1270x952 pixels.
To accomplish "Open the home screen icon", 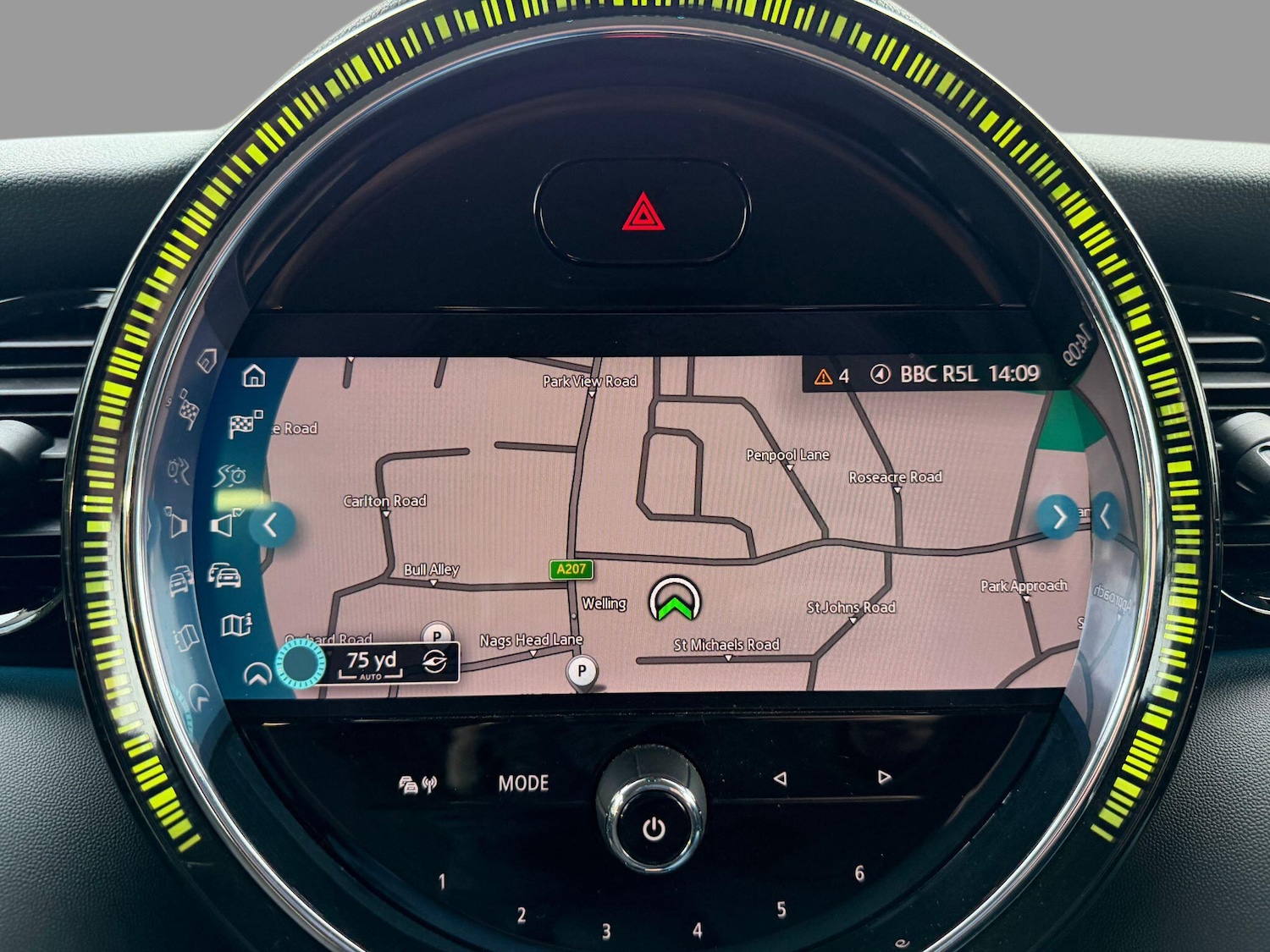I will click(254, 376).
